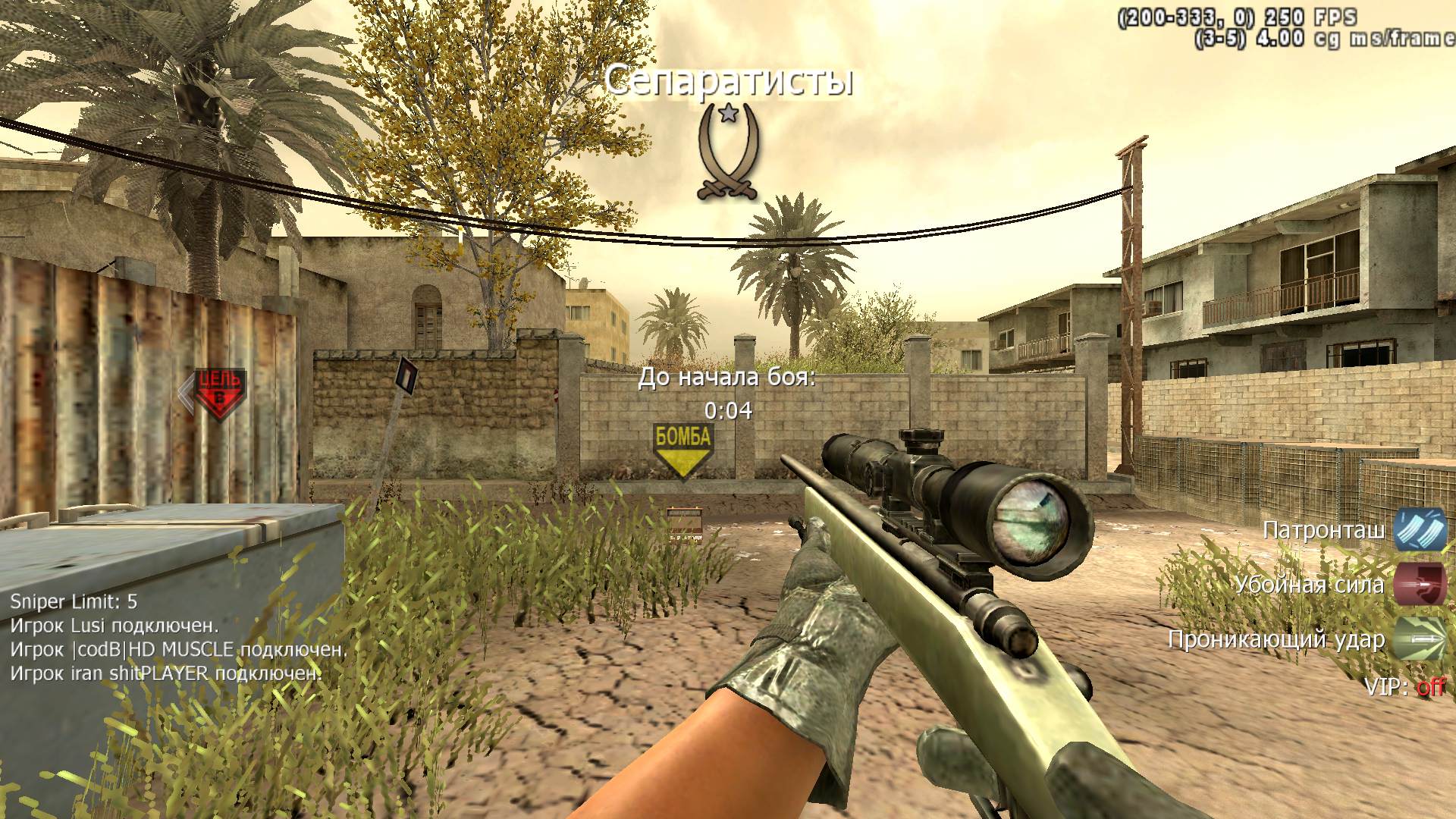Click the Проникающий удар perk icon
1456x819 pixels.
[x=1420, y=639]
